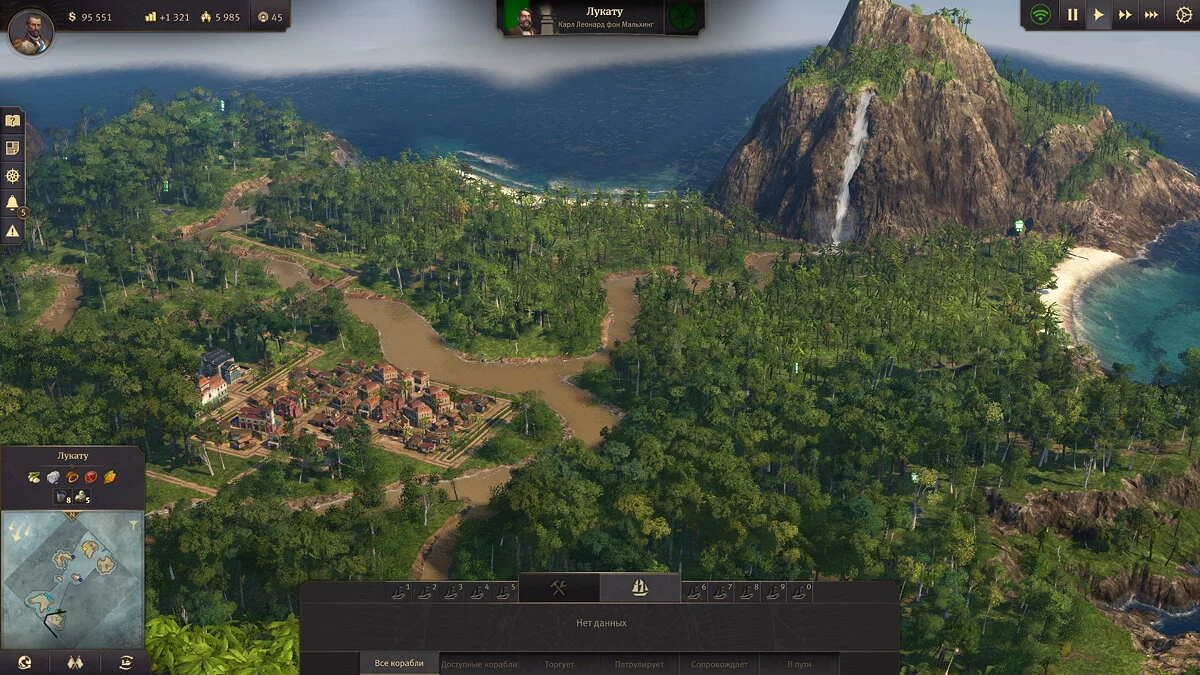Screen dimensions: 1200x675
Task: Filter ships by 'Патрулирует'
Action: pyautogui.click(x=639, y=663)
